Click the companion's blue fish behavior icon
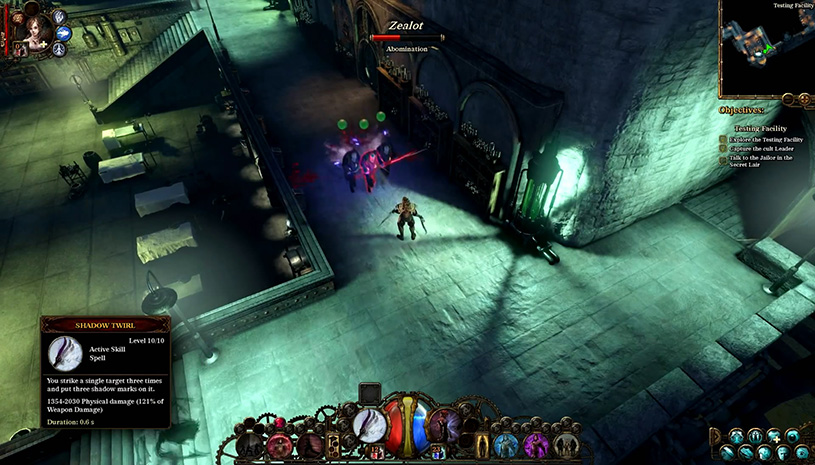815x465 pixels. click(x=63, y=32)
